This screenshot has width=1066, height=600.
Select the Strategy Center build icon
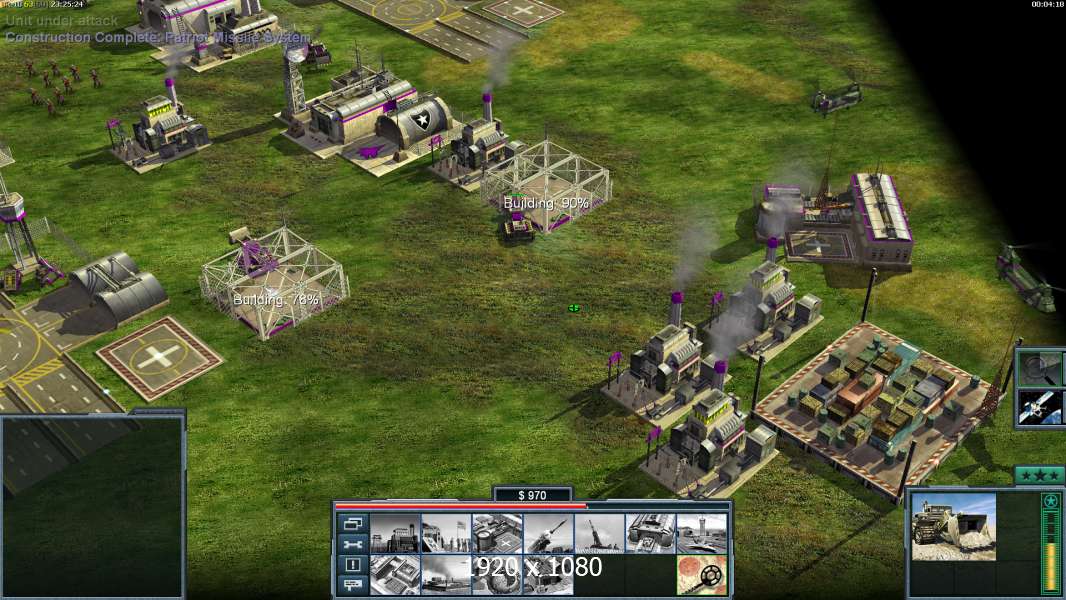395,574
